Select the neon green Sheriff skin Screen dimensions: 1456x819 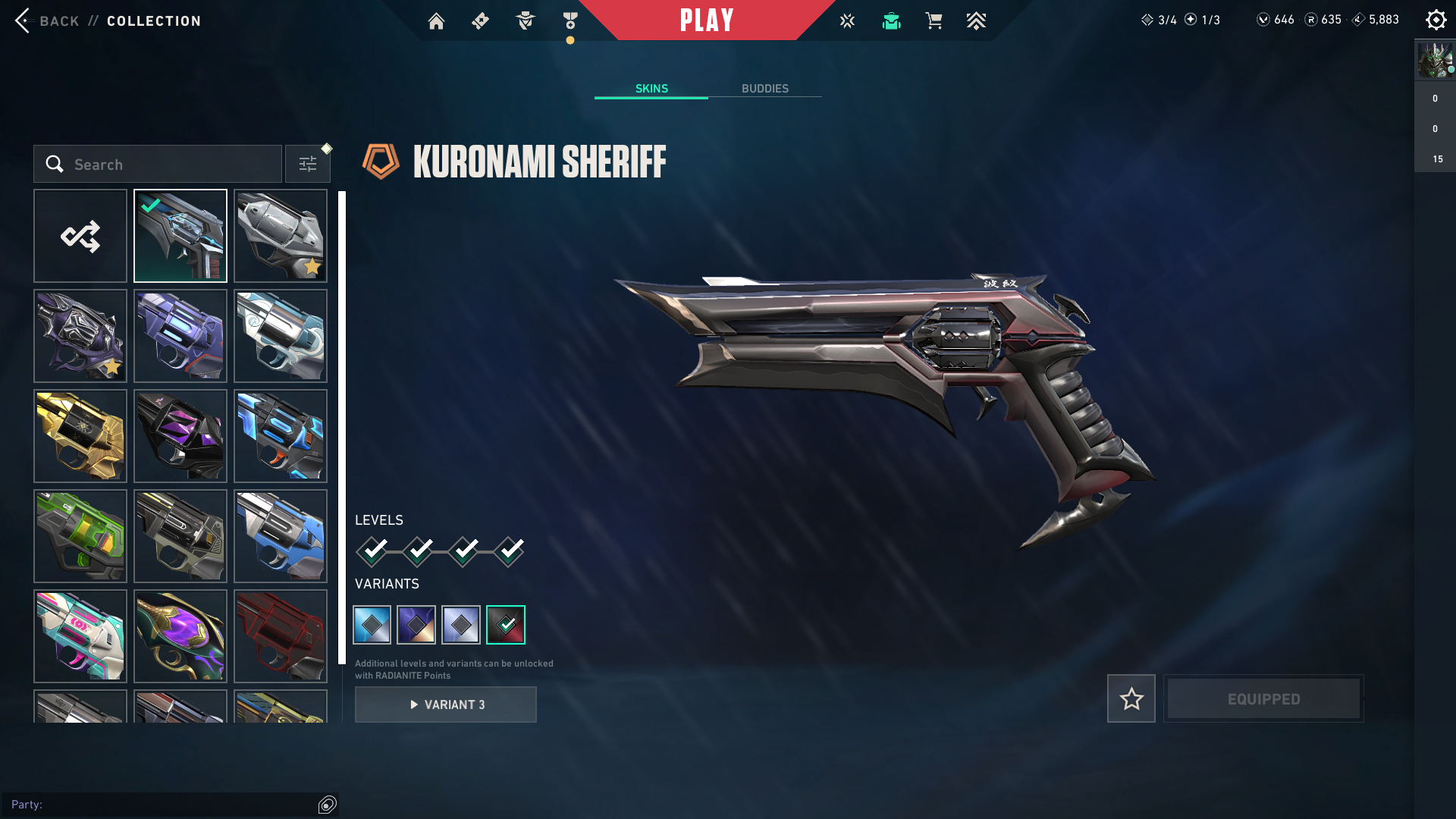coord(80,536)
